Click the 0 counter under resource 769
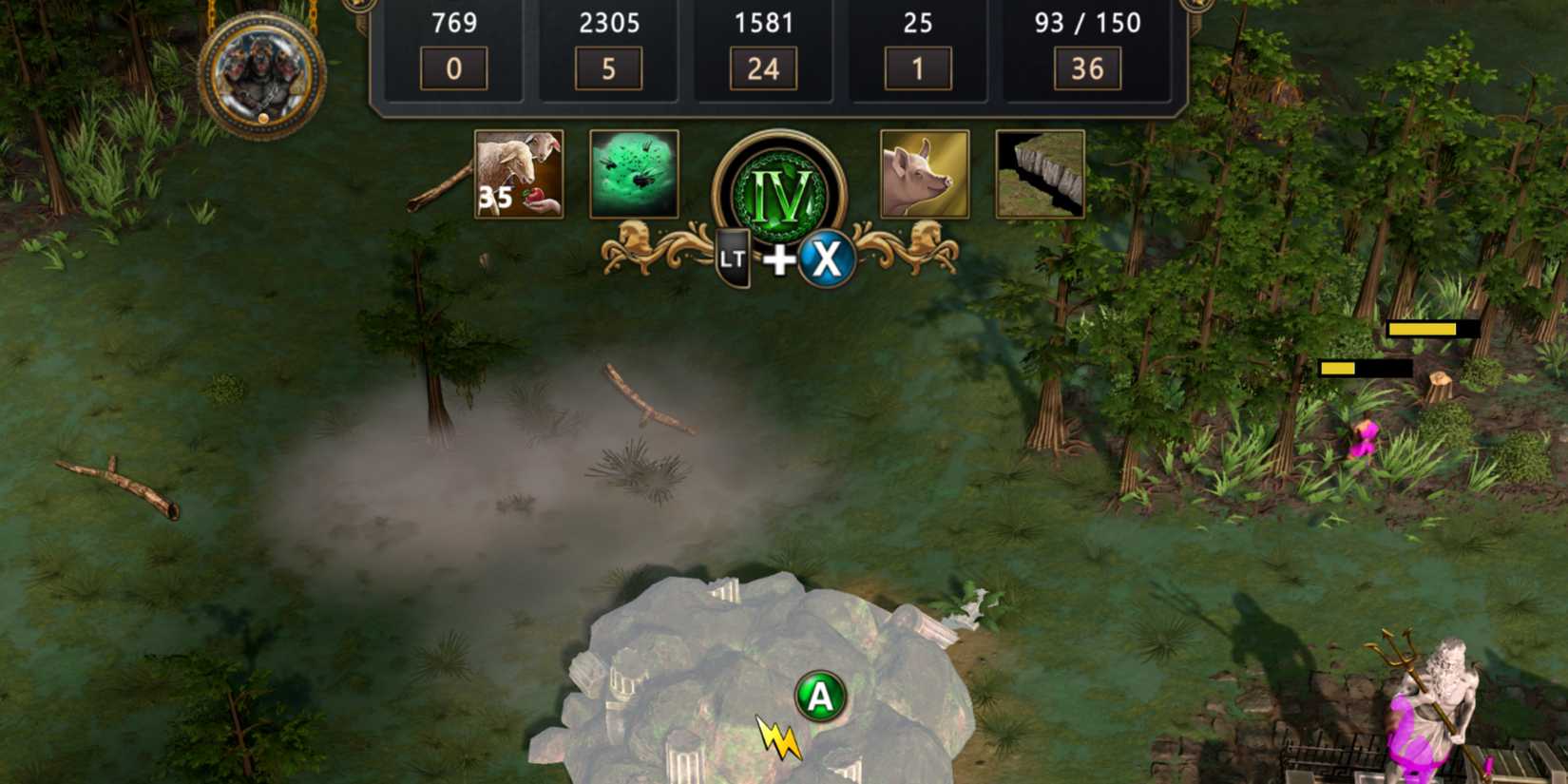Viewport: 1568px width, 784px height. coord(452,67)
